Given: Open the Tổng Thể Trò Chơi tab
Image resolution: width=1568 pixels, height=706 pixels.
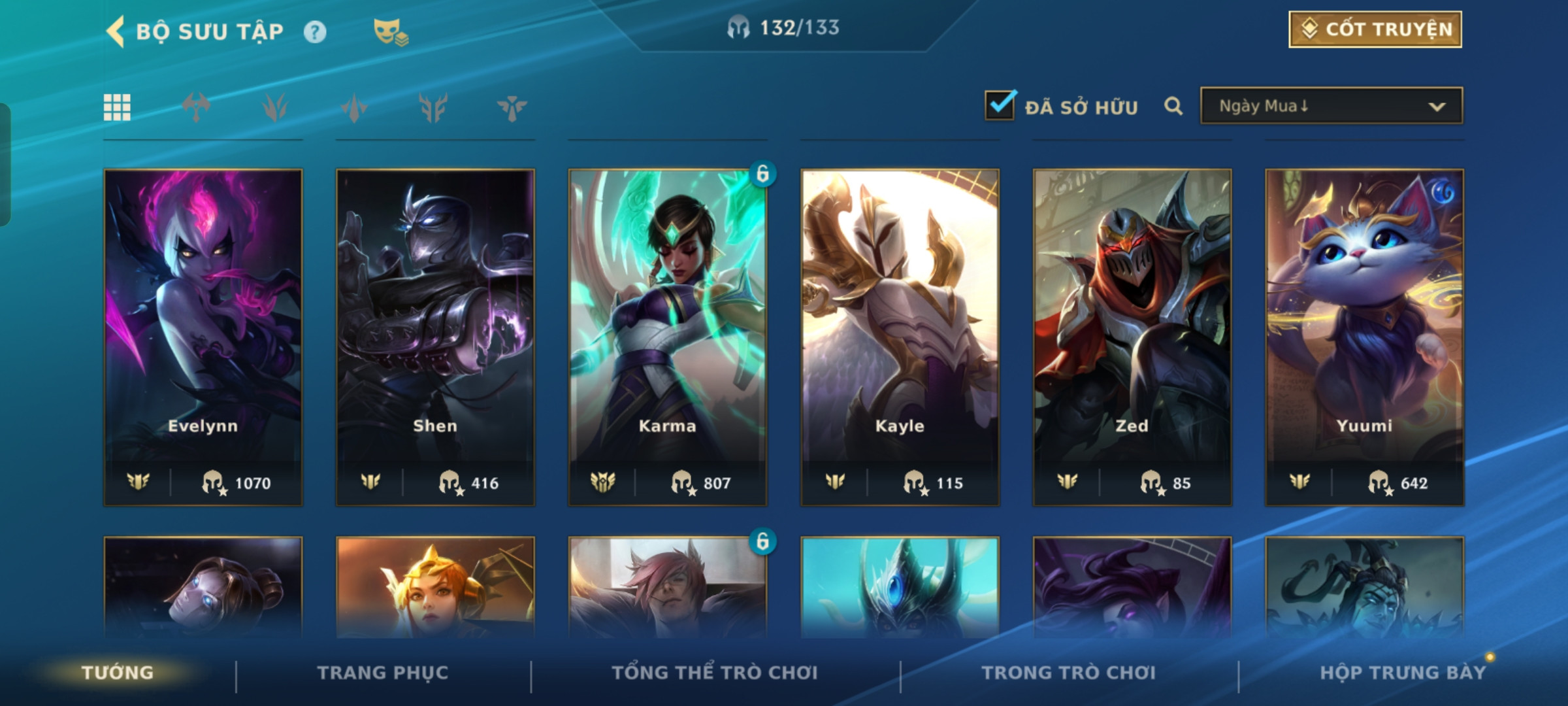Looking at the screenshot, I should [x=715, y=673].
